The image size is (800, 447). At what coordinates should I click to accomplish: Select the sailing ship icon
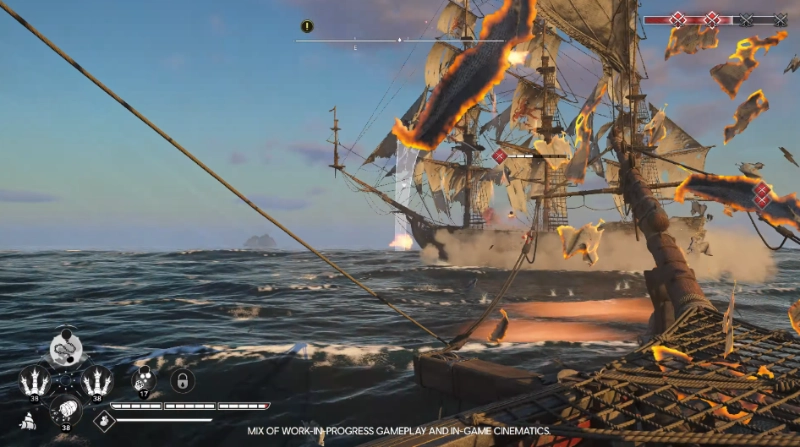click(x=28, y=421)
